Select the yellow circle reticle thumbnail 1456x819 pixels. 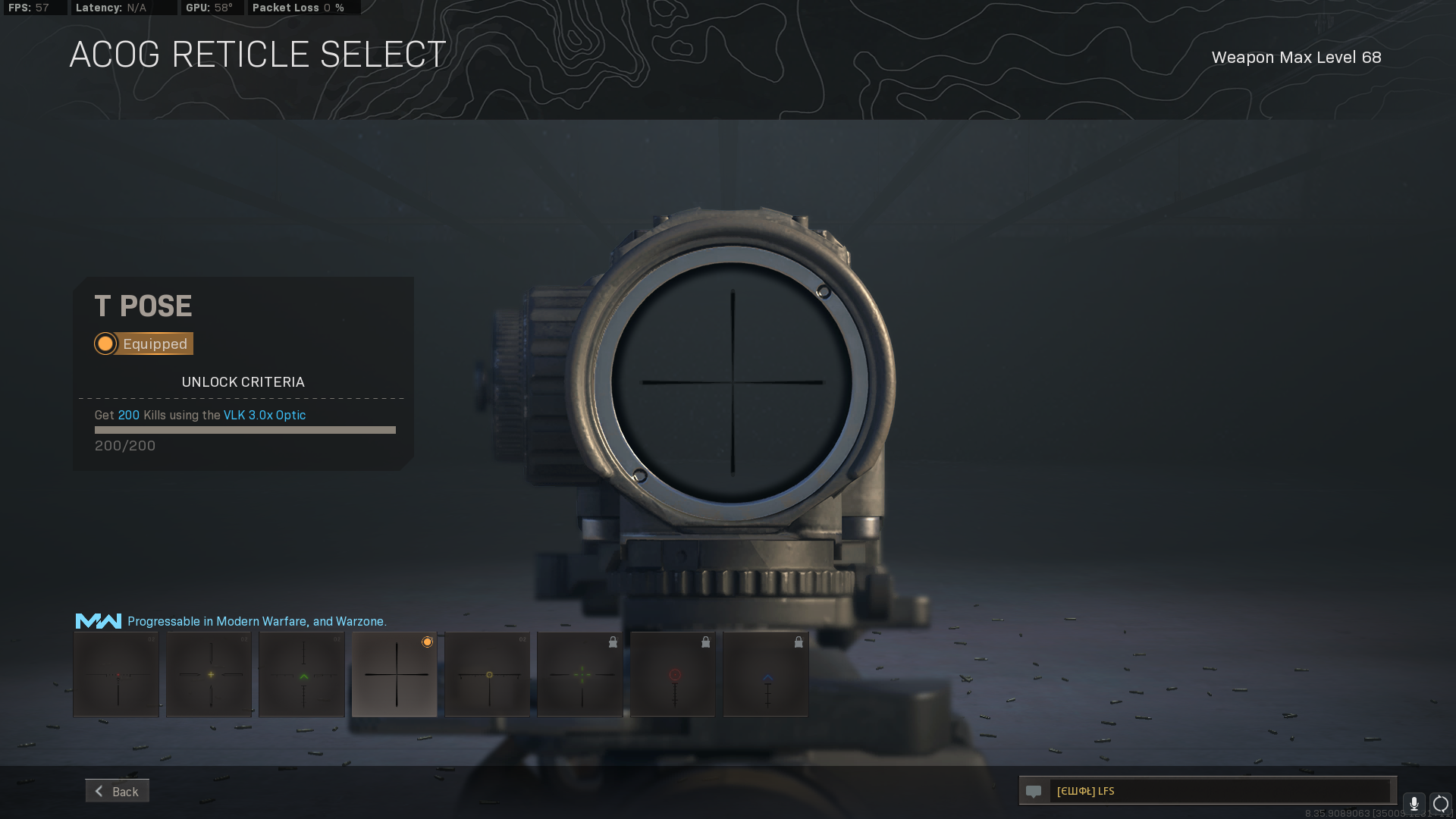(x=487, y=673)
